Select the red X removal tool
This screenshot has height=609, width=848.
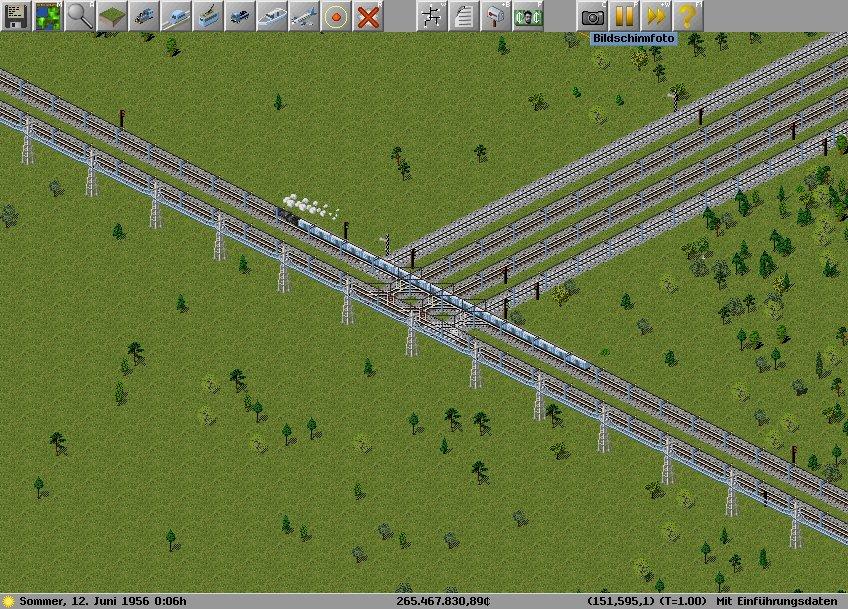368,16
